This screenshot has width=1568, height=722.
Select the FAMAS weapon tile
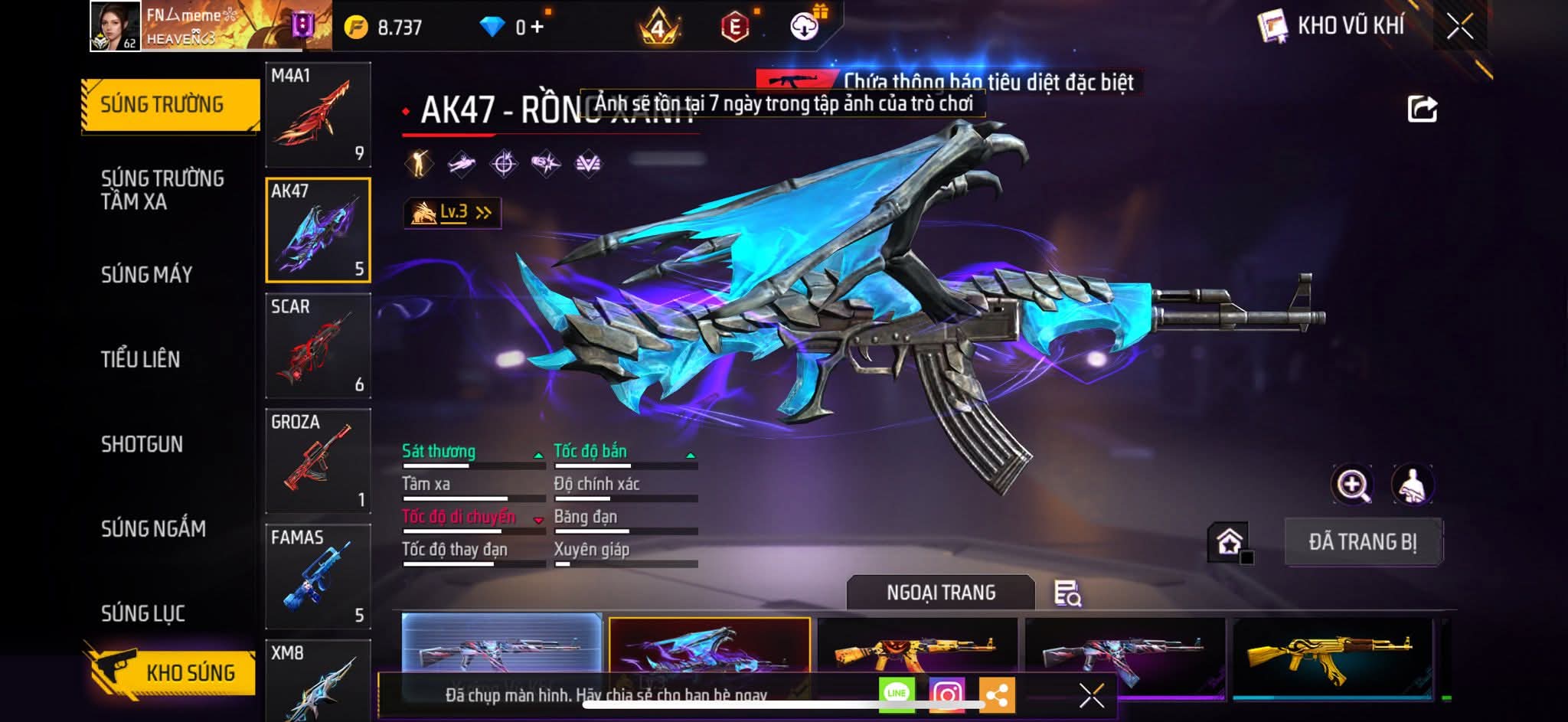pyautogui.click(x=318, y=577)
